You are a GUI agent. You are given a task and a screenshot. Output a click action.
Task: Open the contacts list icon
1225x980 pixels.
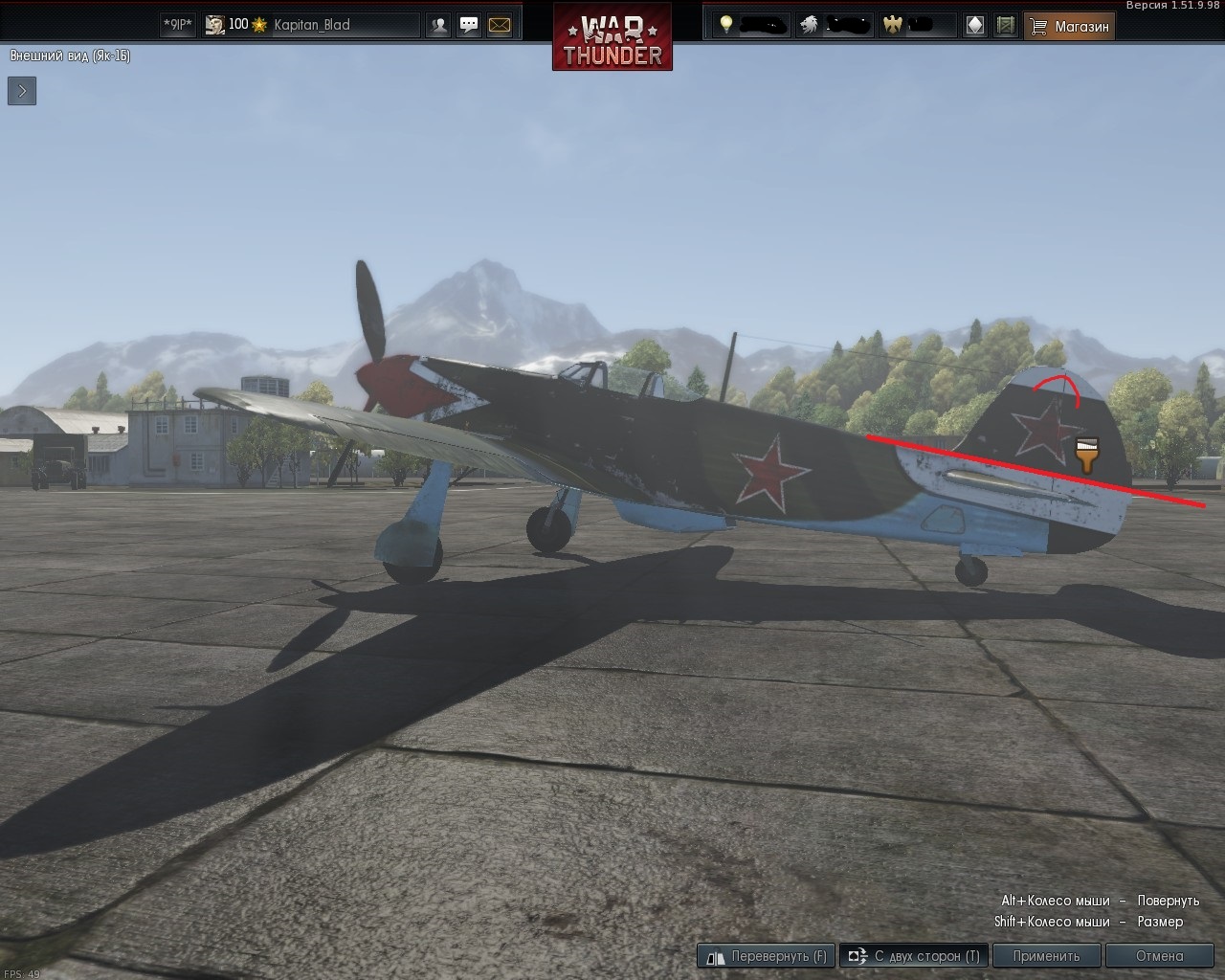point(439,26)
